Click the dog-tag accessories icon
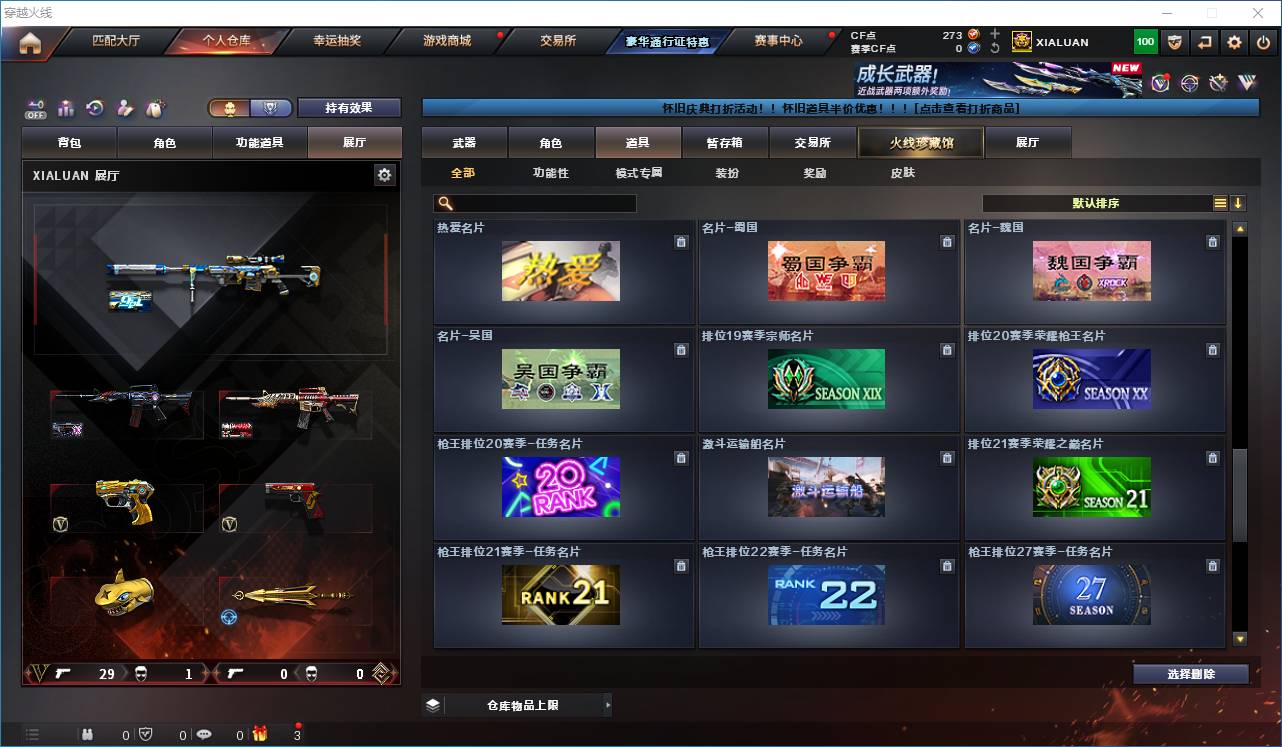 click(155, 108)
